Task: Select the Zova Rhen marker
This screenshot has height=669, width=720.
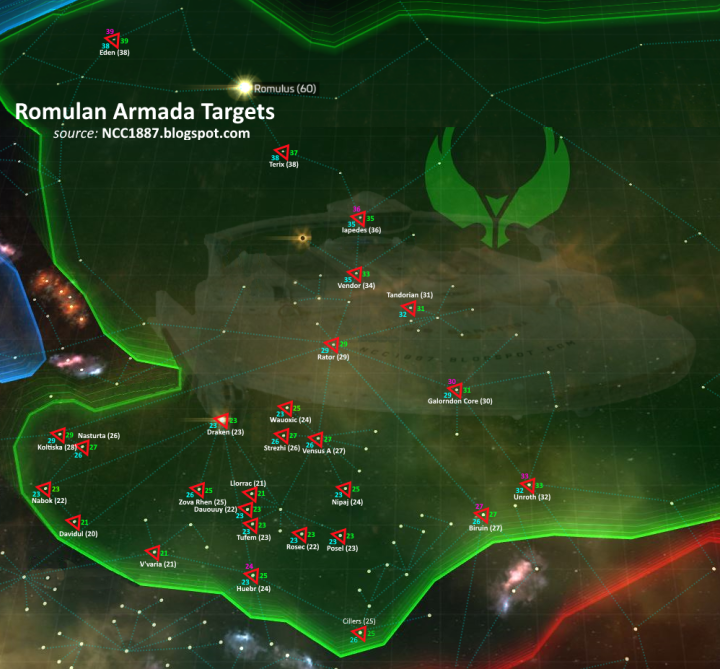Action: (197, 490)
